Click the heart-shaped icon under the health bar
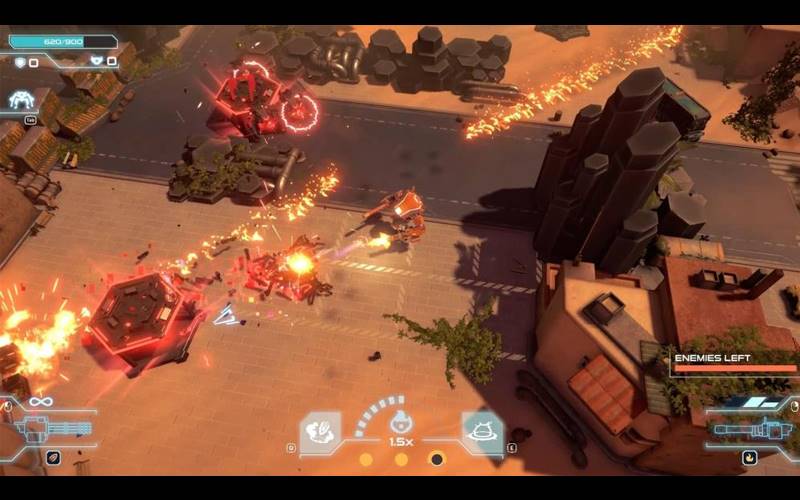Screen dimensions: 800x500 (x=97, y=61)
